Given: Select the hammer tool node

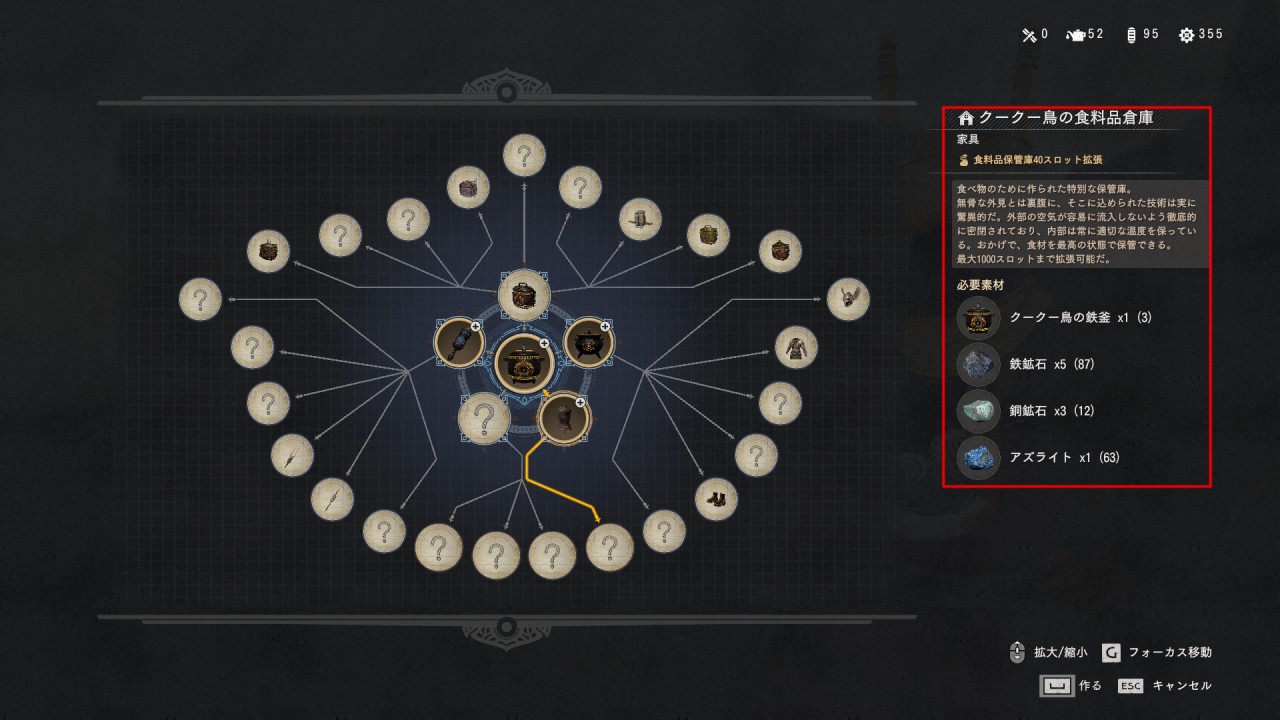Looking at the screenshot, I should coord(459,343).
